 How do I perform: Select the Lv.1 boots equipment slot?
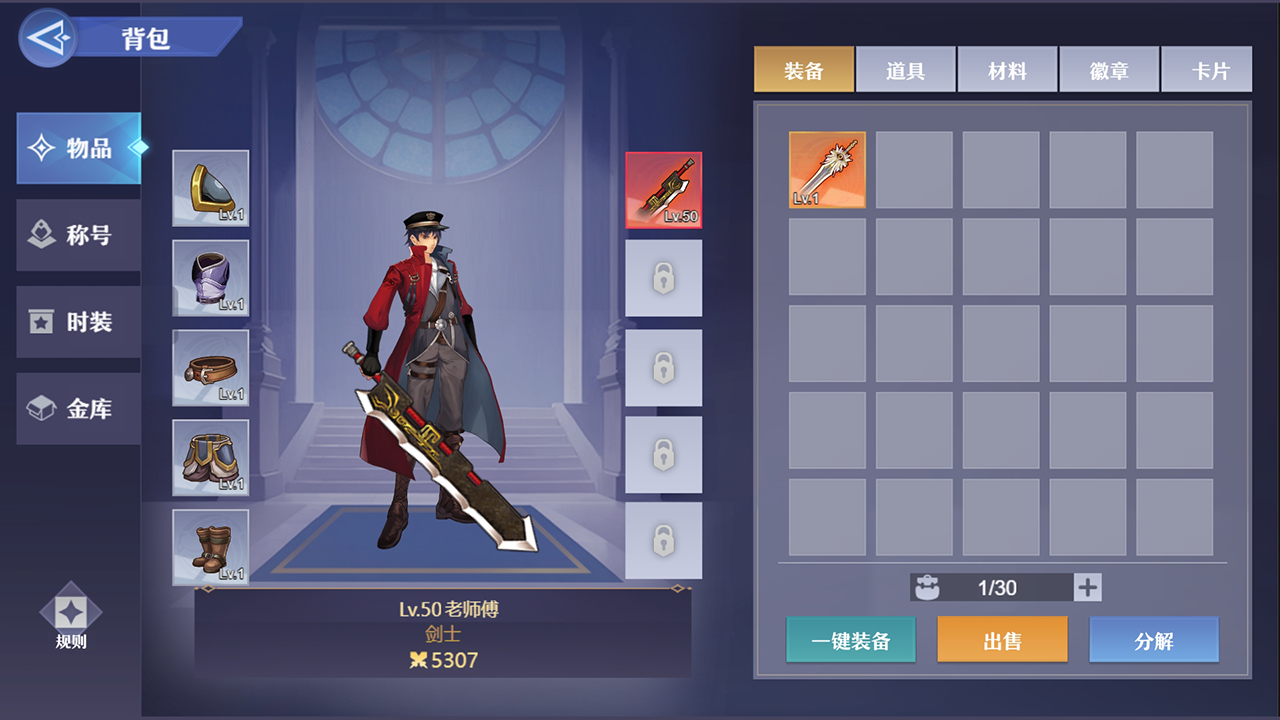[x=210, y=547]
